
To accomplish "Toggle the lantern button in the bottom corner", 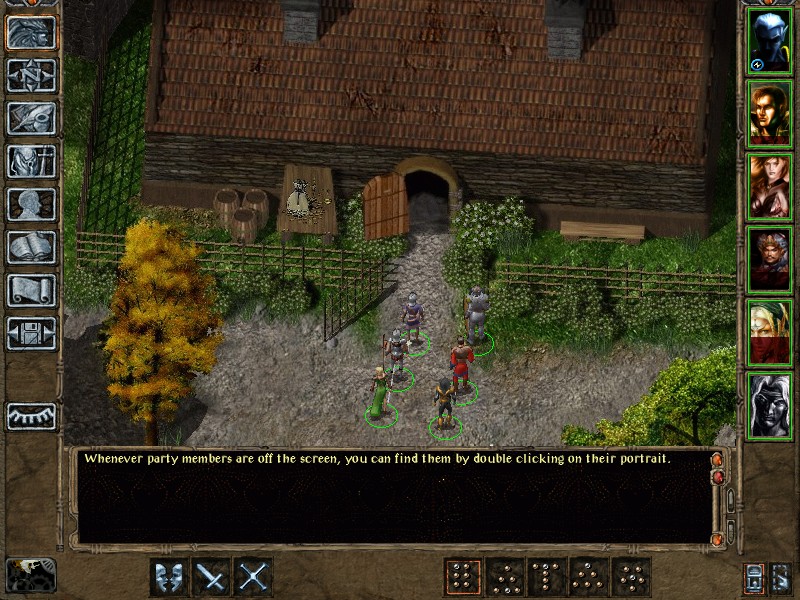I will coord(753,577).
